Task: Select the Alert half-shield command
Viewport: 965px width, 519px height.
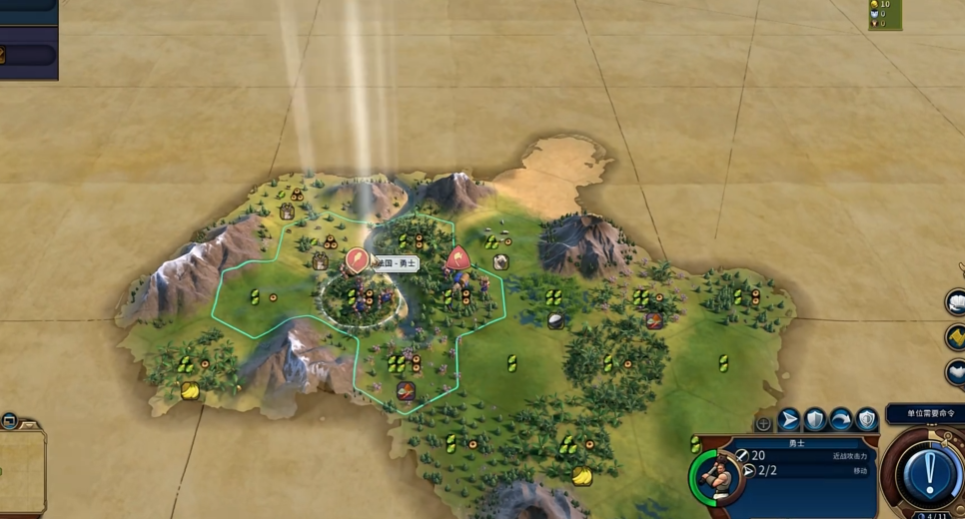Action: click(x=867, y=419)
